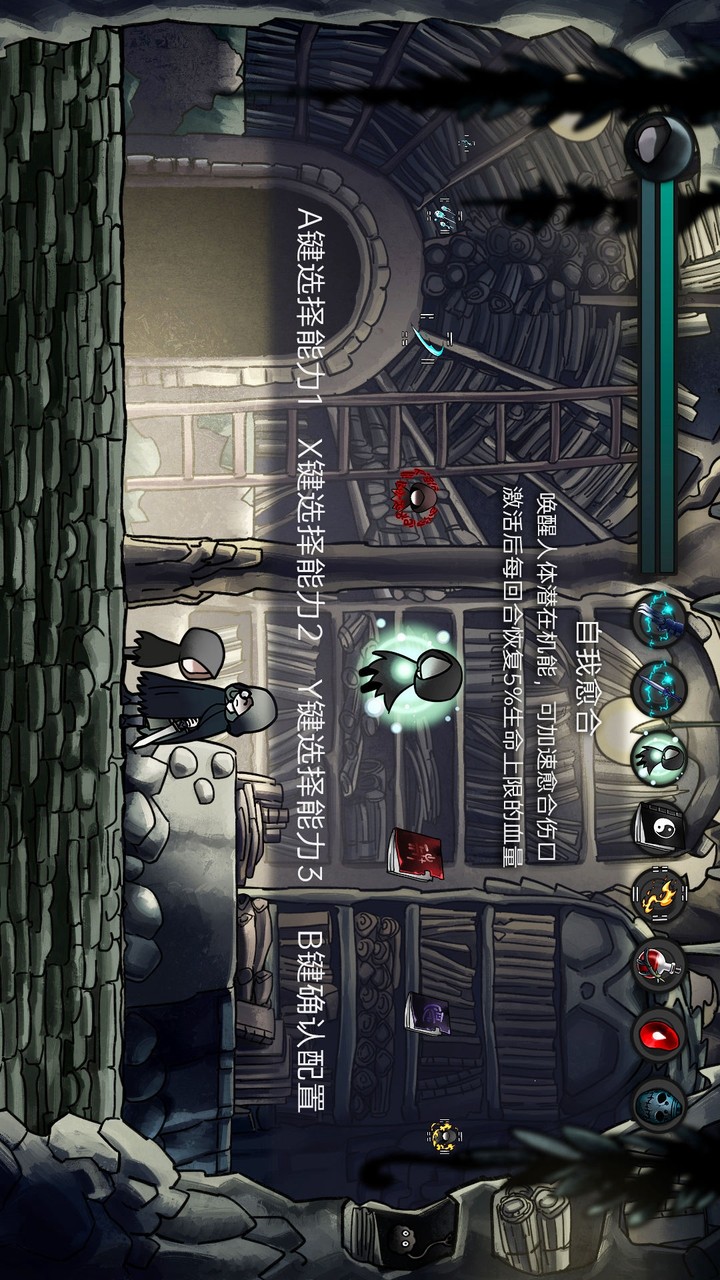The image size is (720, 1280).
Task: Pick the small green self-healing icon in the icon row
Action: (x=659, y=757)
